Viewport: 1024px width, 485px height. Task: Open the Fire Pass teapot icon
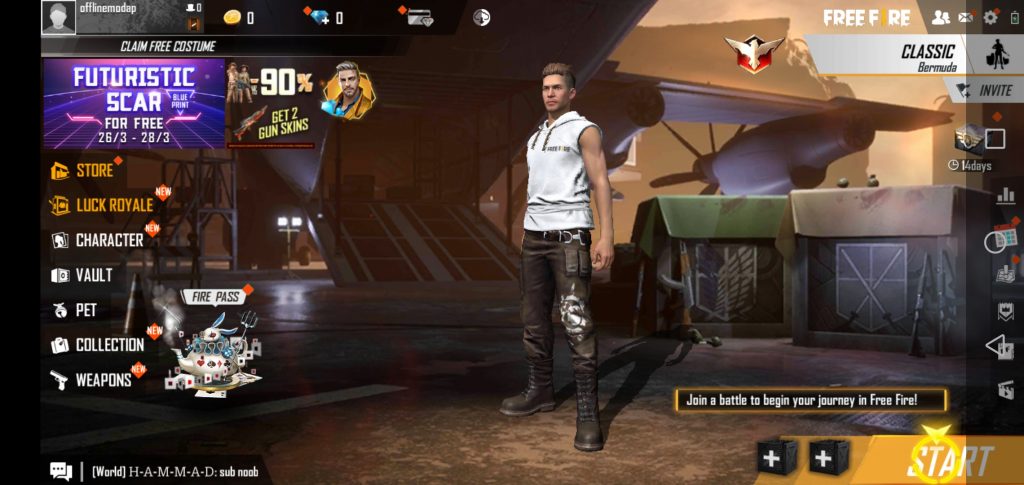(213, 345)
